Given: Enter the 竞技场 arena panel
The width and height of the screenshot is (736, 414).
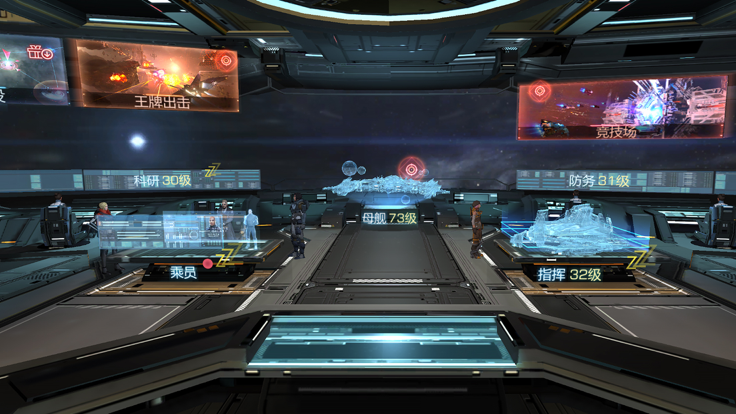Looking at the screenshot, I should tap(621, 107).
